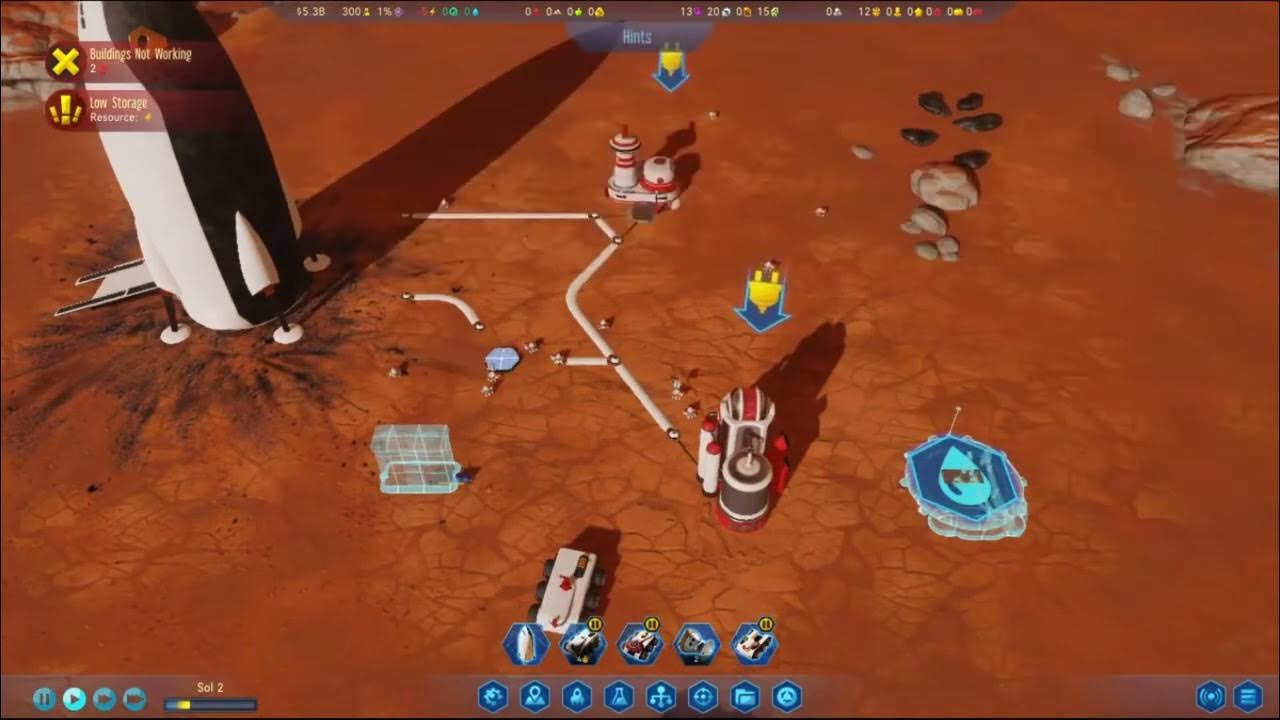
Task: Open the map overview icon
Action: click(535, 696)
